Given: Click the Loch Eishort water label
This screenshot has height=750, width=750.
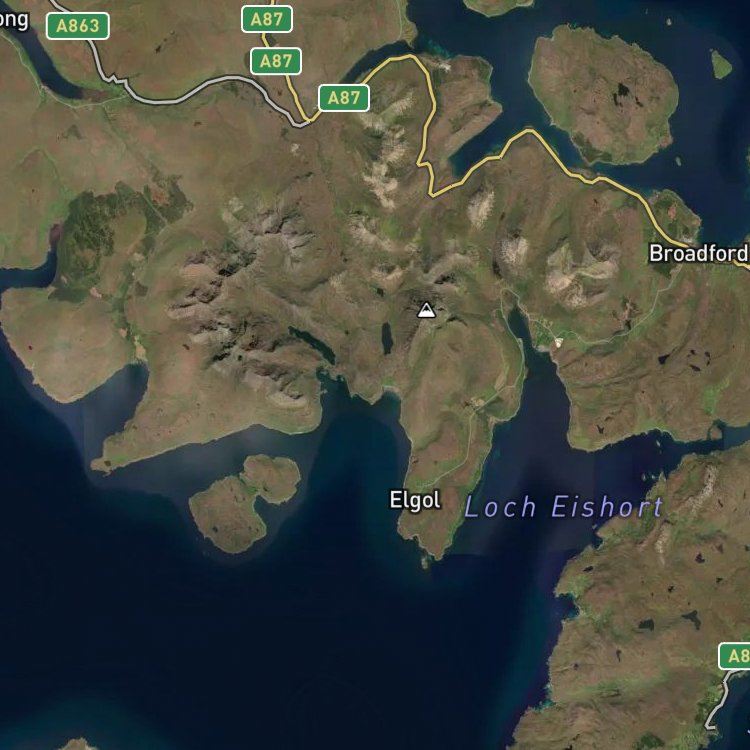Looking at the screenshot, I should click(x=563, y=507).
